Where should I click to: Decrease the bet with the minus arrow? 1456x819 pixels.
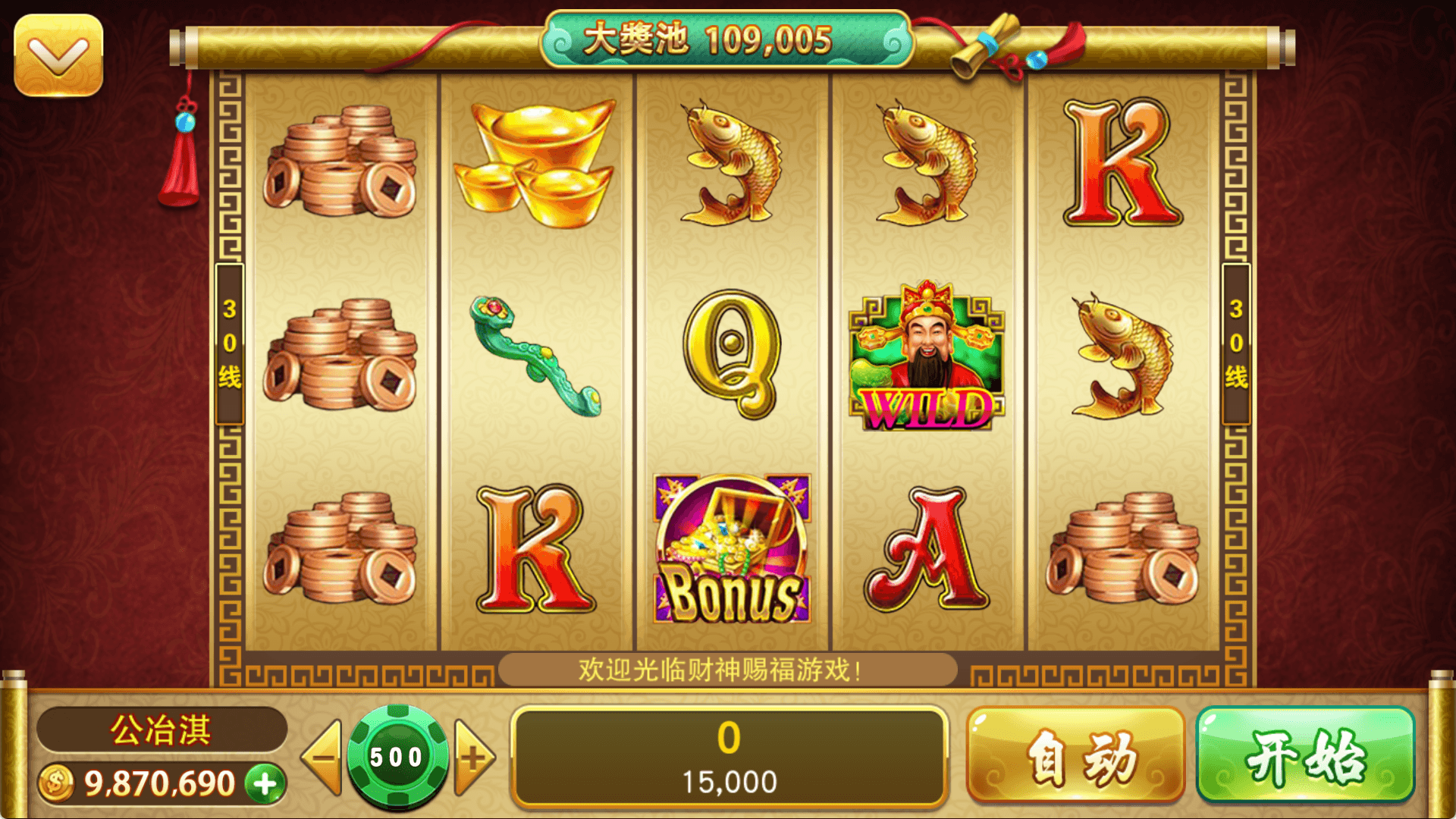322,757
